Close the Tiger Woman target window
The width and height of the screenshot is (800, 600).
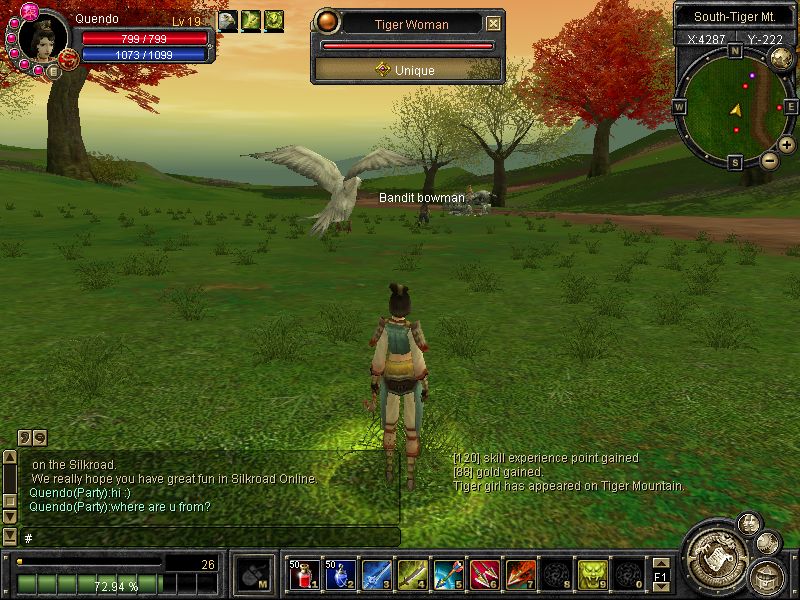coord(493,23)
